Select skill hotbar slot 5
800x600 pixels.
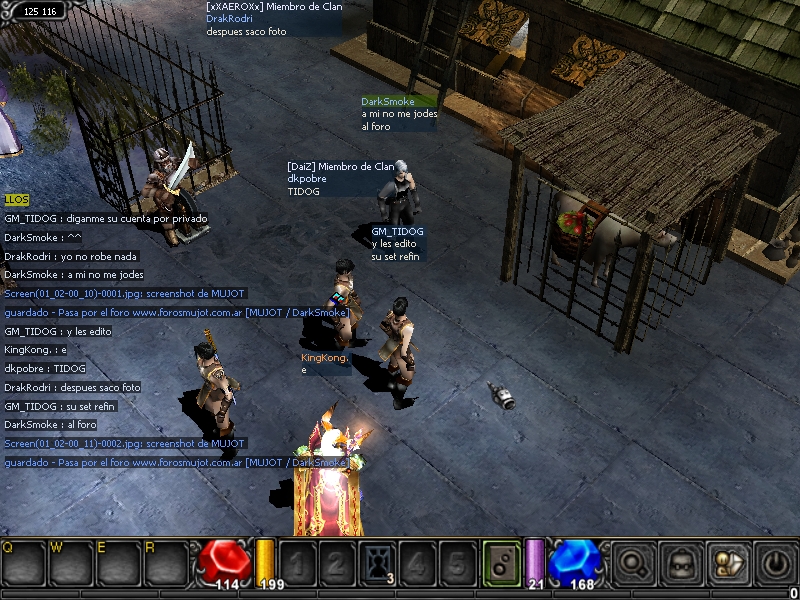[x=457, y=563]
